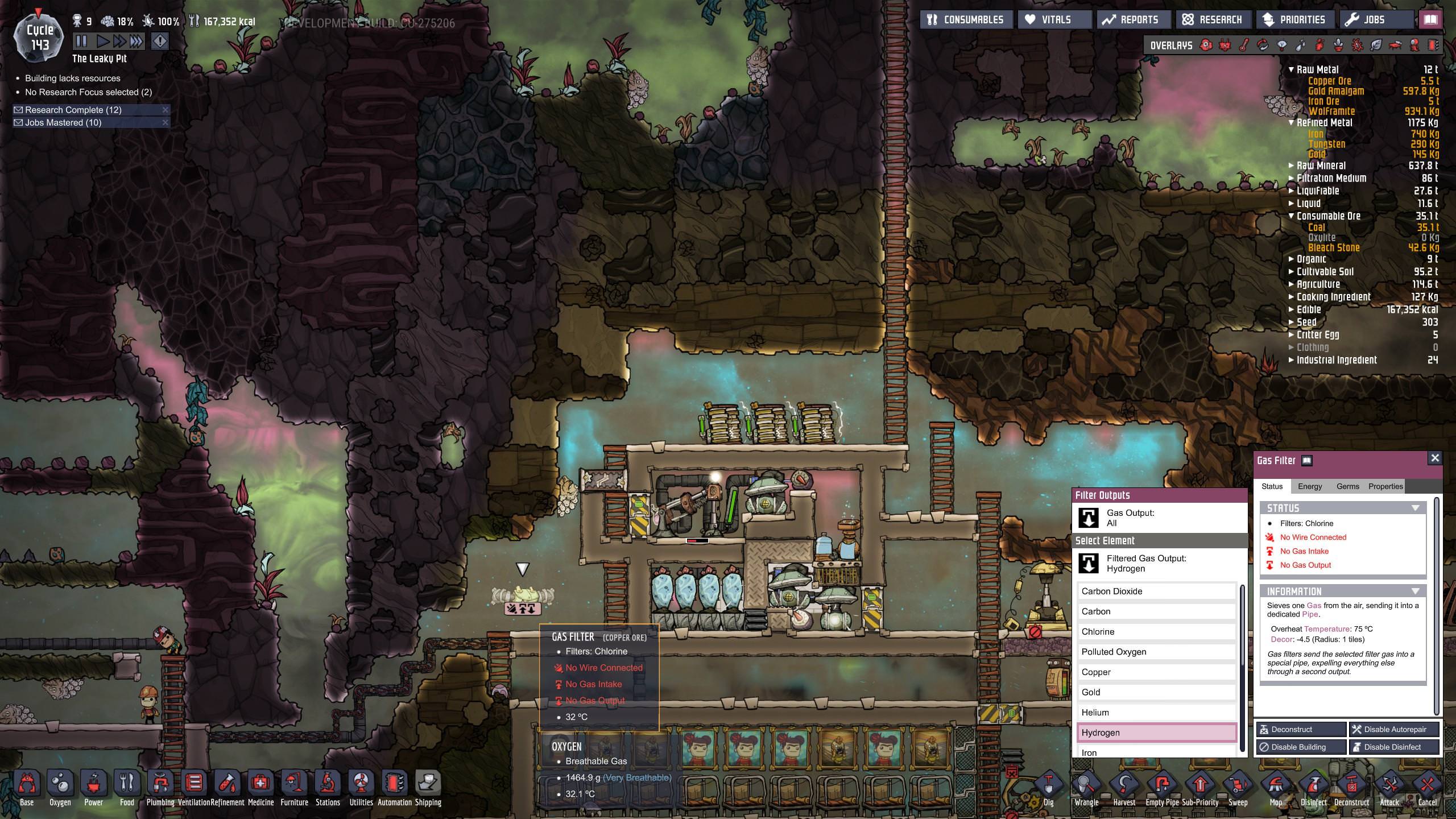The image size is (1456, 819).
Task: Click the Disable Building button
Action: 1300,747
